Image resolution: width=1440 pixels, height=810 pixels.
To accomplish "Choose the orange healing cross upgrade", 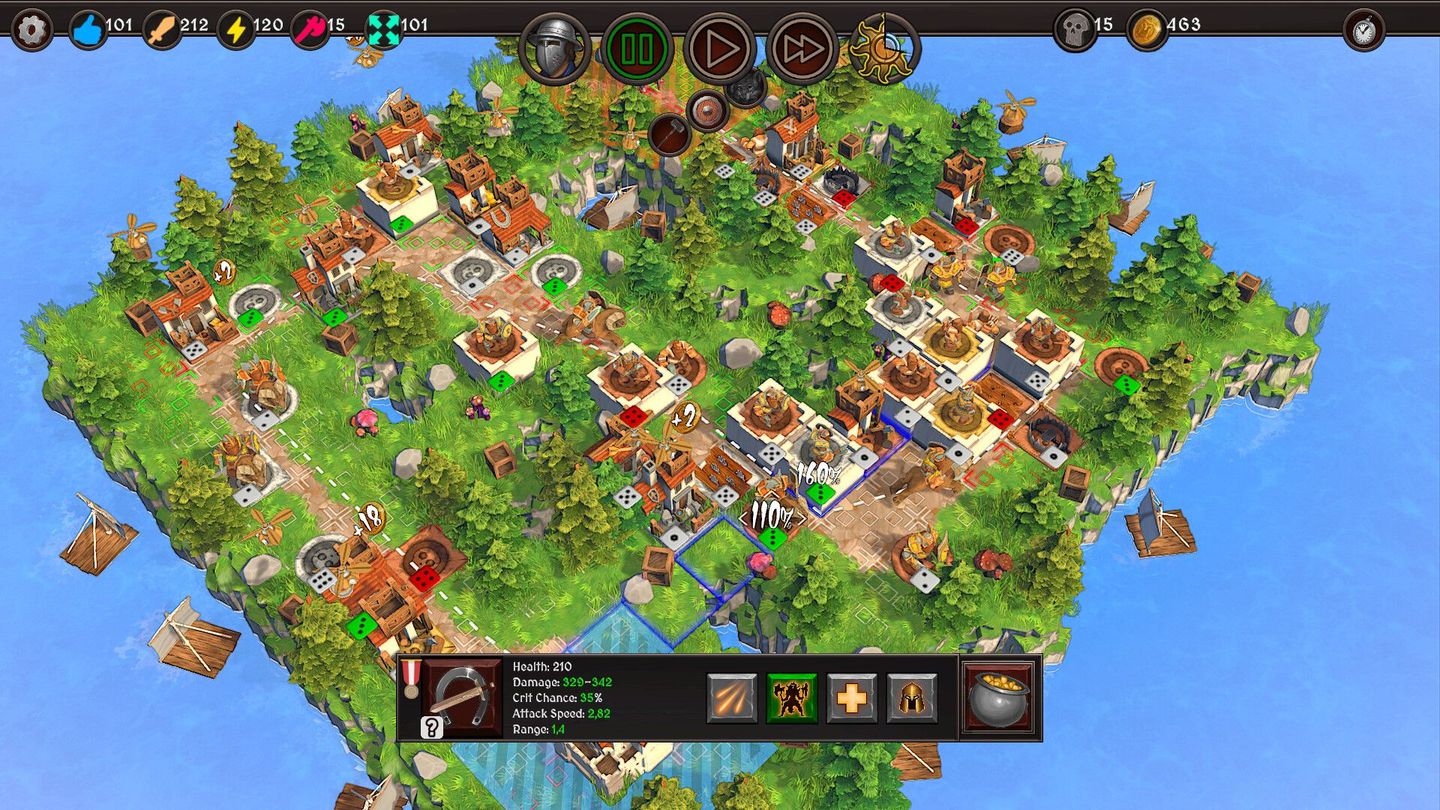I will tap(852, 698).
